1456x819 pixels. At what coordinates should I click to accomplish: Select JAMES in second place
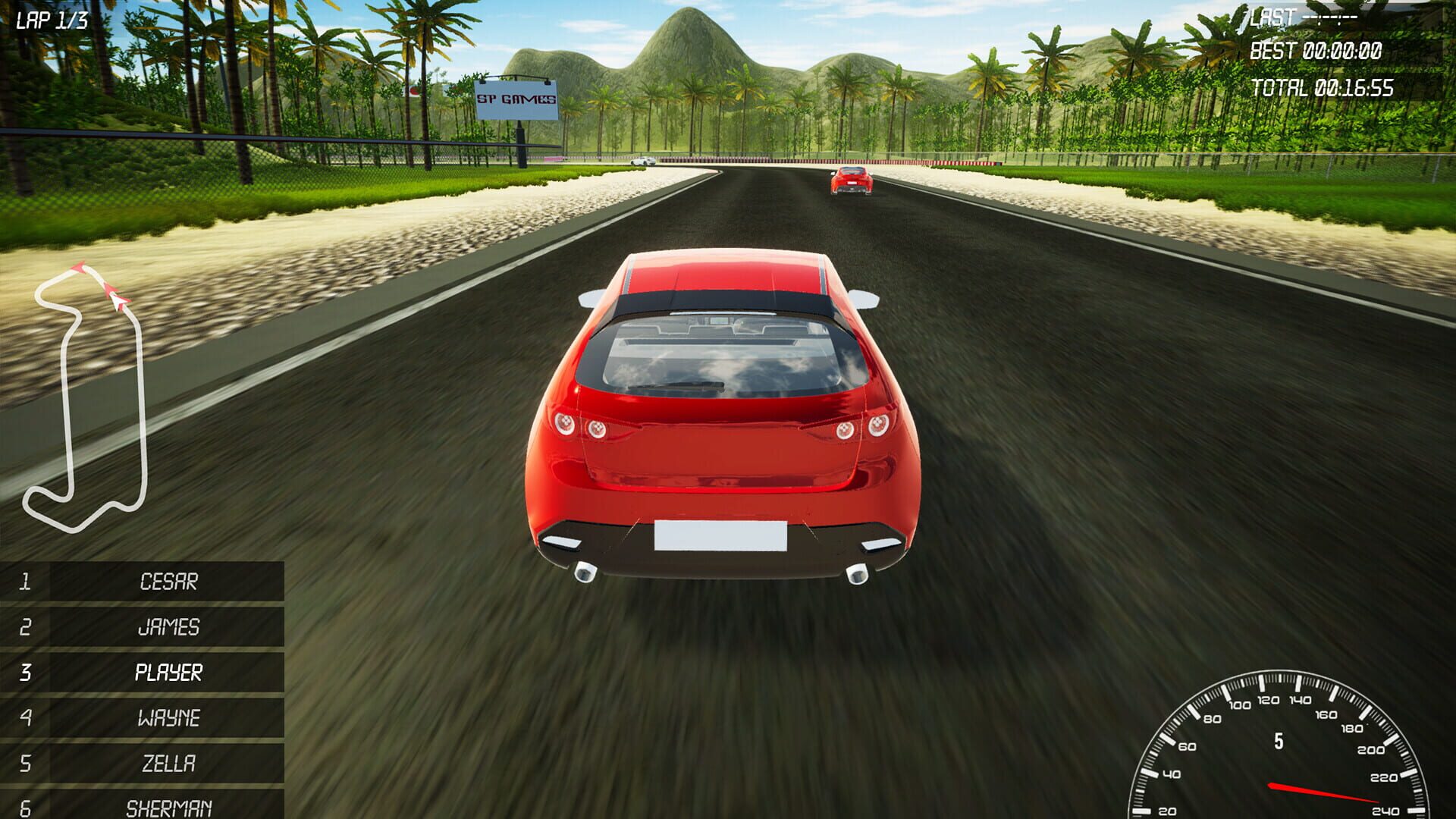168,628
